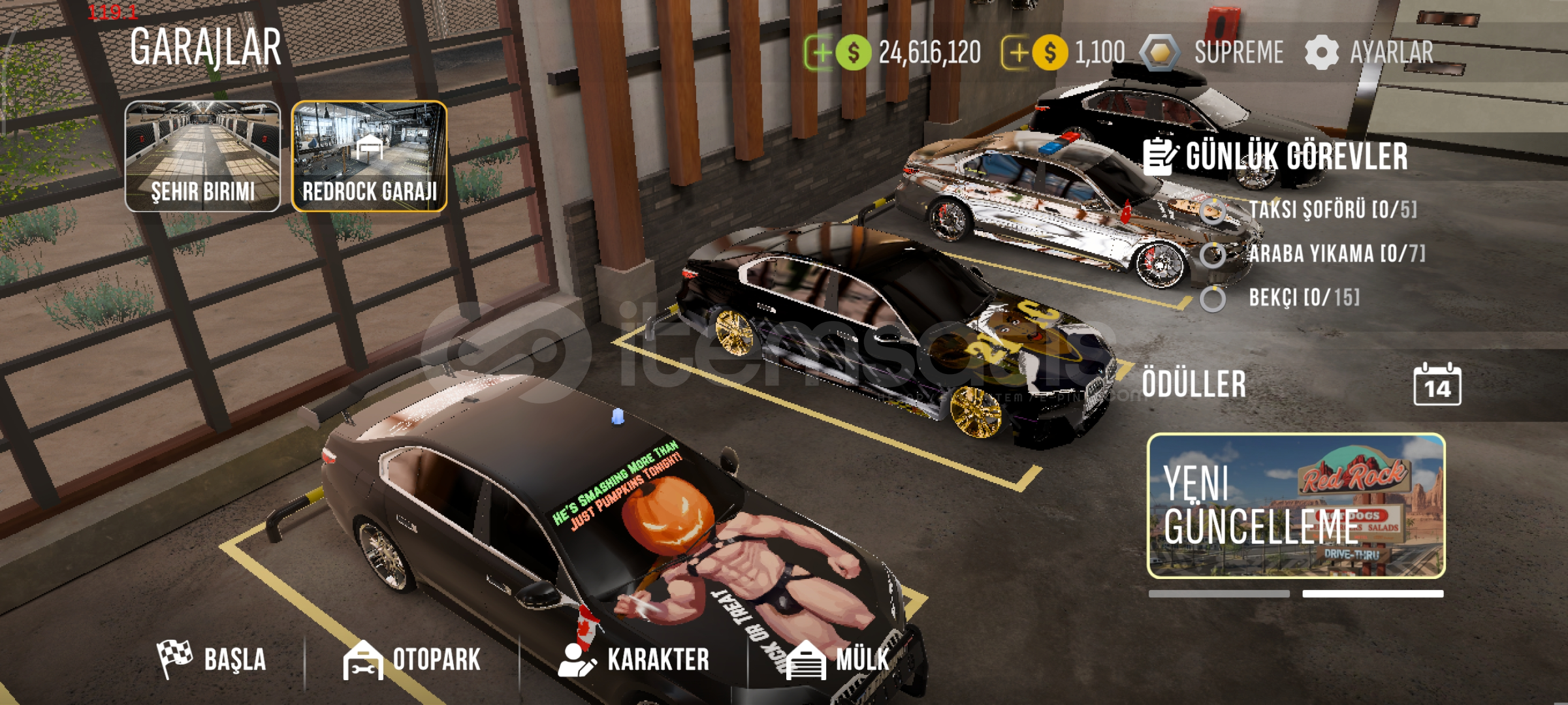1568x705 pixels.
Task: Select the Şehir Birimi garage thumbnail
Action: 202,157
